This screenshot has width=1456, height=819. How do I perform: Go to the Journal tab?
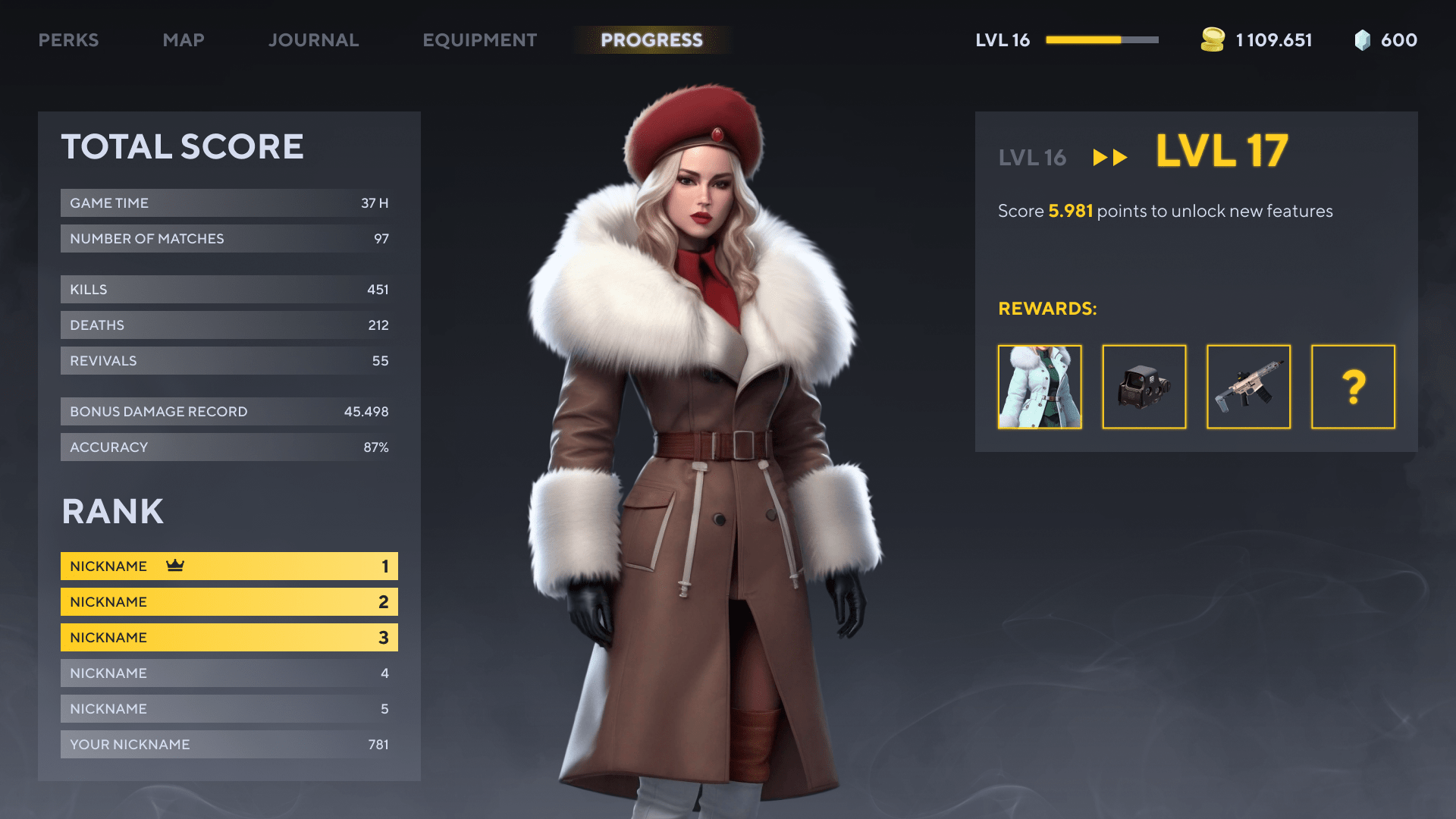[313, 40]
